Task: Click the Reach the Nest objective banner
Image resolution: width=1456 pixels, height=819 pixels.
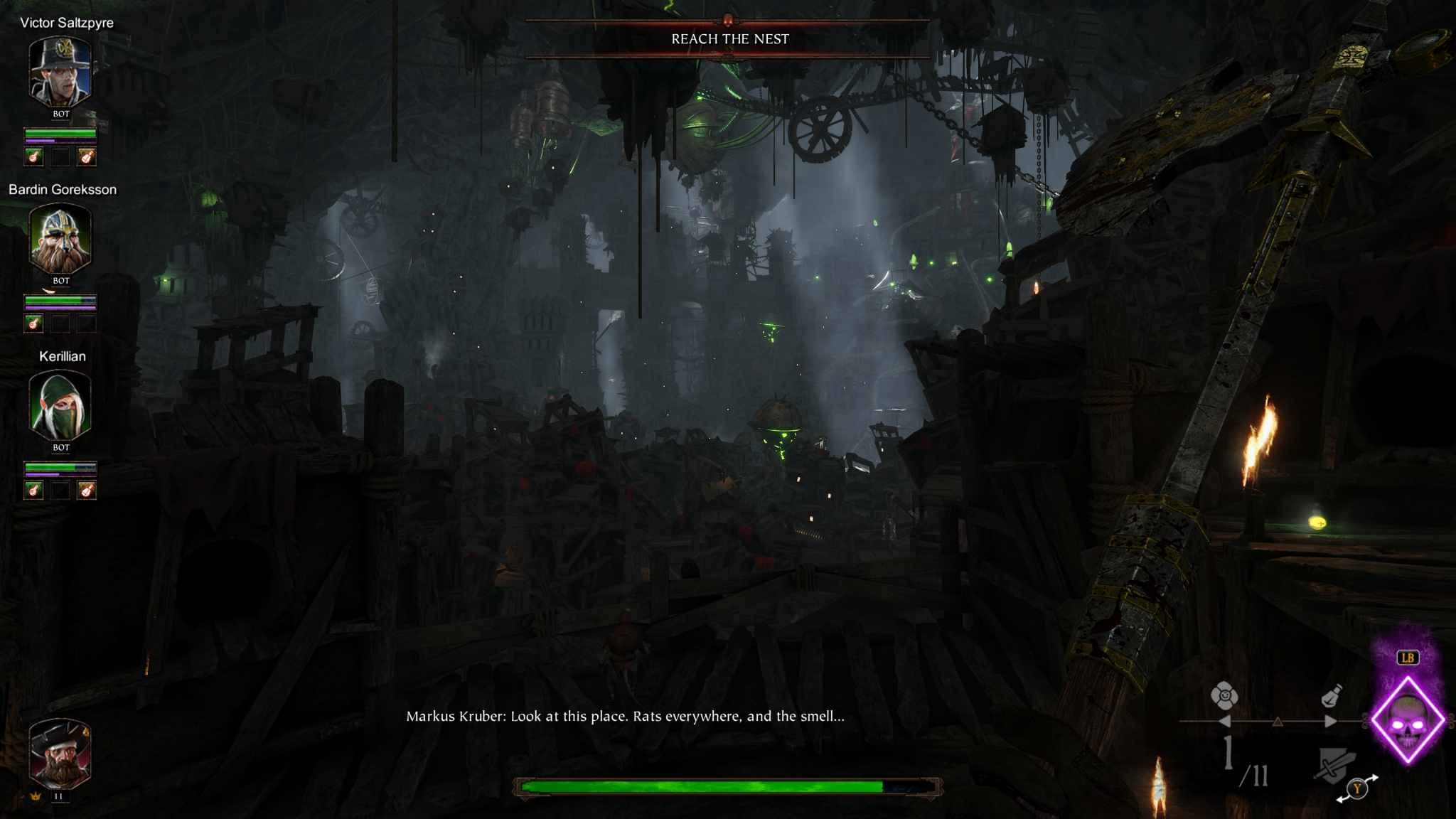Action: tap(729, 39)
